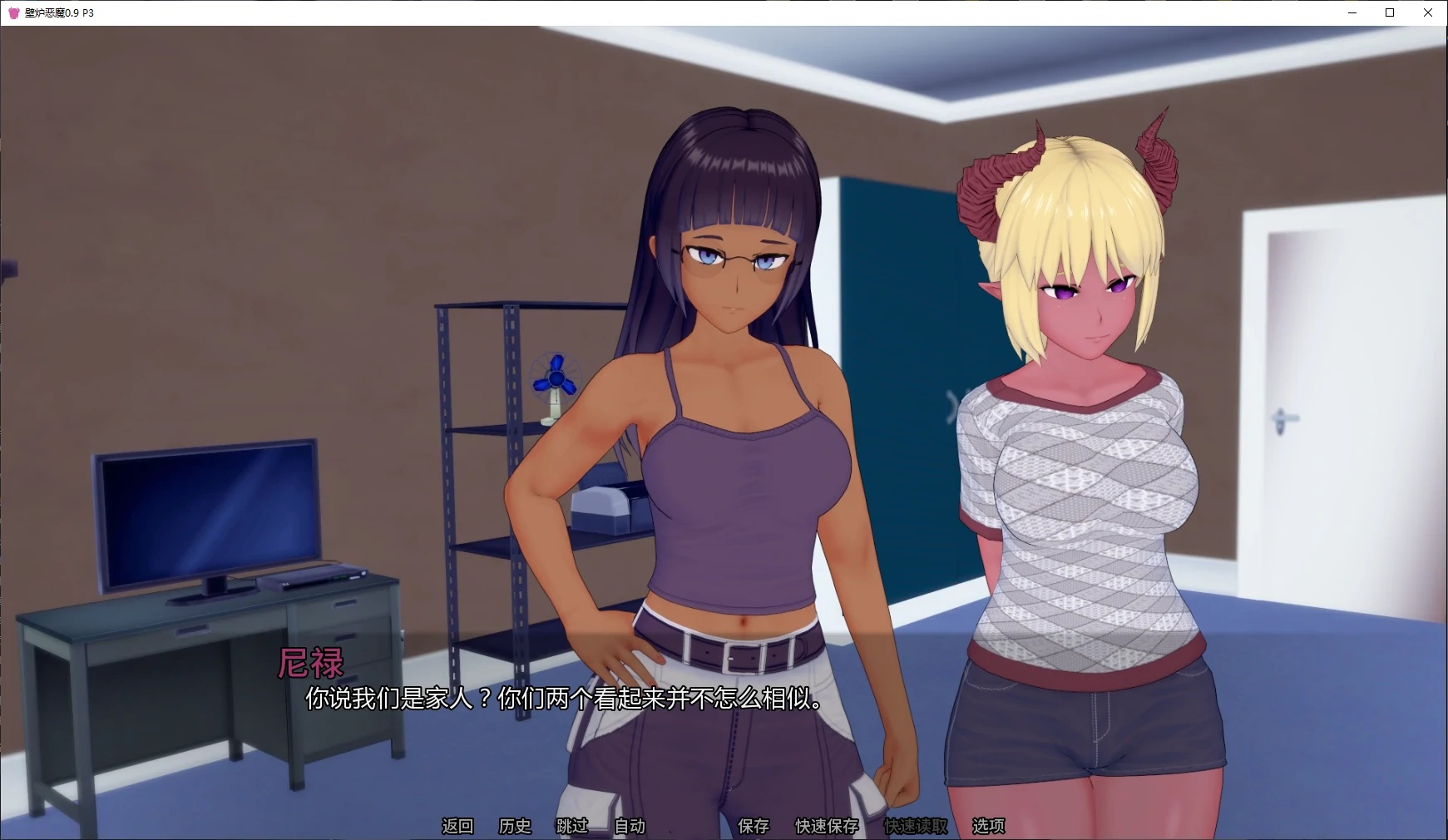Toggle skip mode via 跳过
1448x840 pixels.
[x=571, y=827]
